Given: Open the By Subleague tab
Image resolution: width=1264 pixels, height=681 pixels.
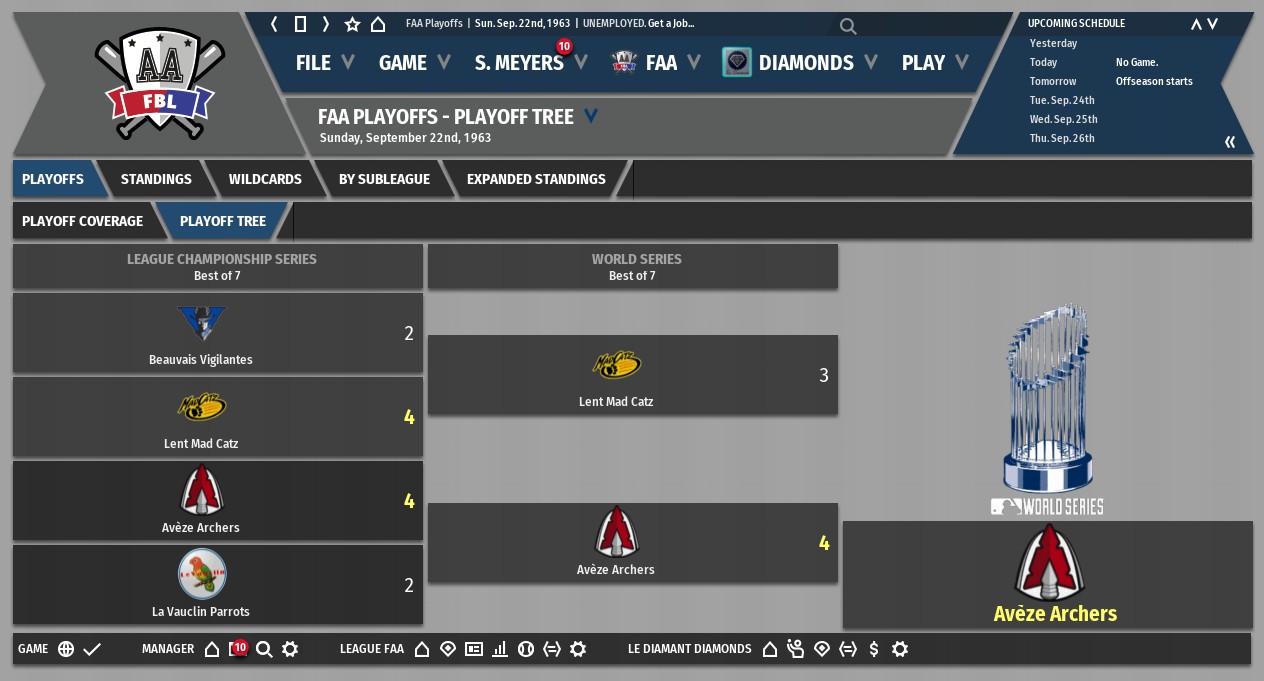Looking at the screenshot, I should click(384, 179).
